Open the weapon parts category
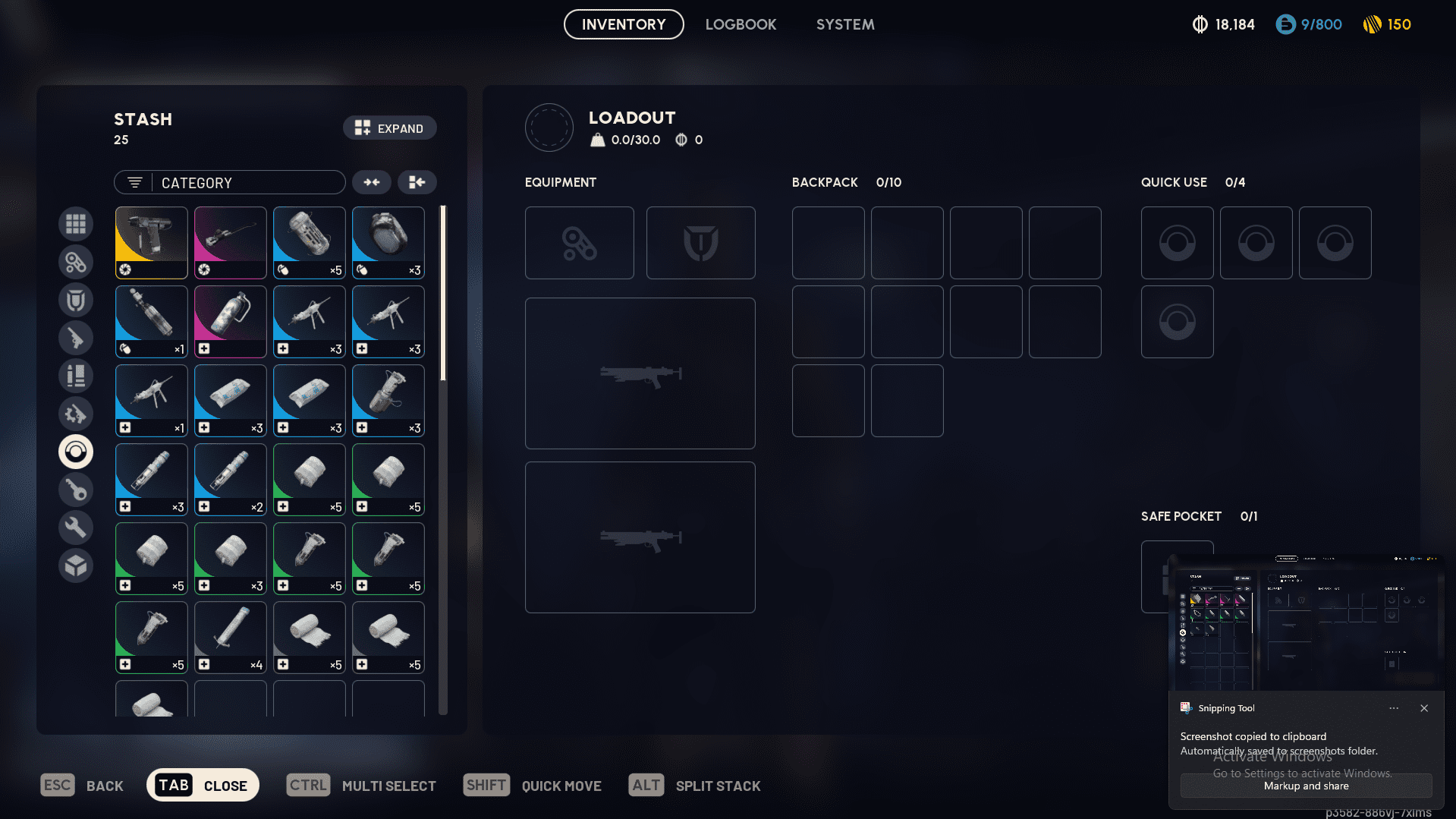This screenshot has height=819, width=1456. coord(76,414)
